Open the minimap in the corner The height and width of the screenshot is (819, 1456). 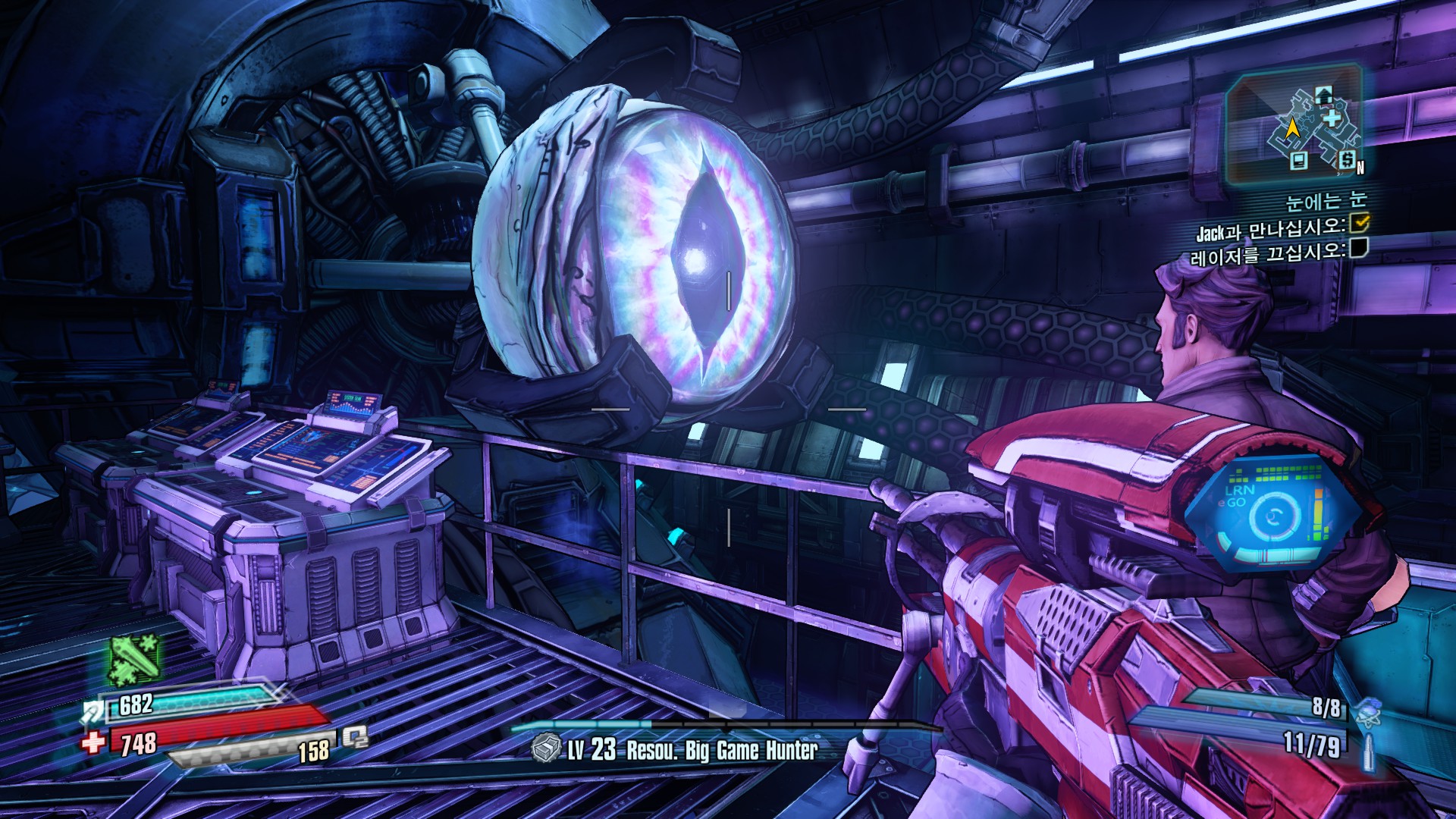pos(1294,124)
